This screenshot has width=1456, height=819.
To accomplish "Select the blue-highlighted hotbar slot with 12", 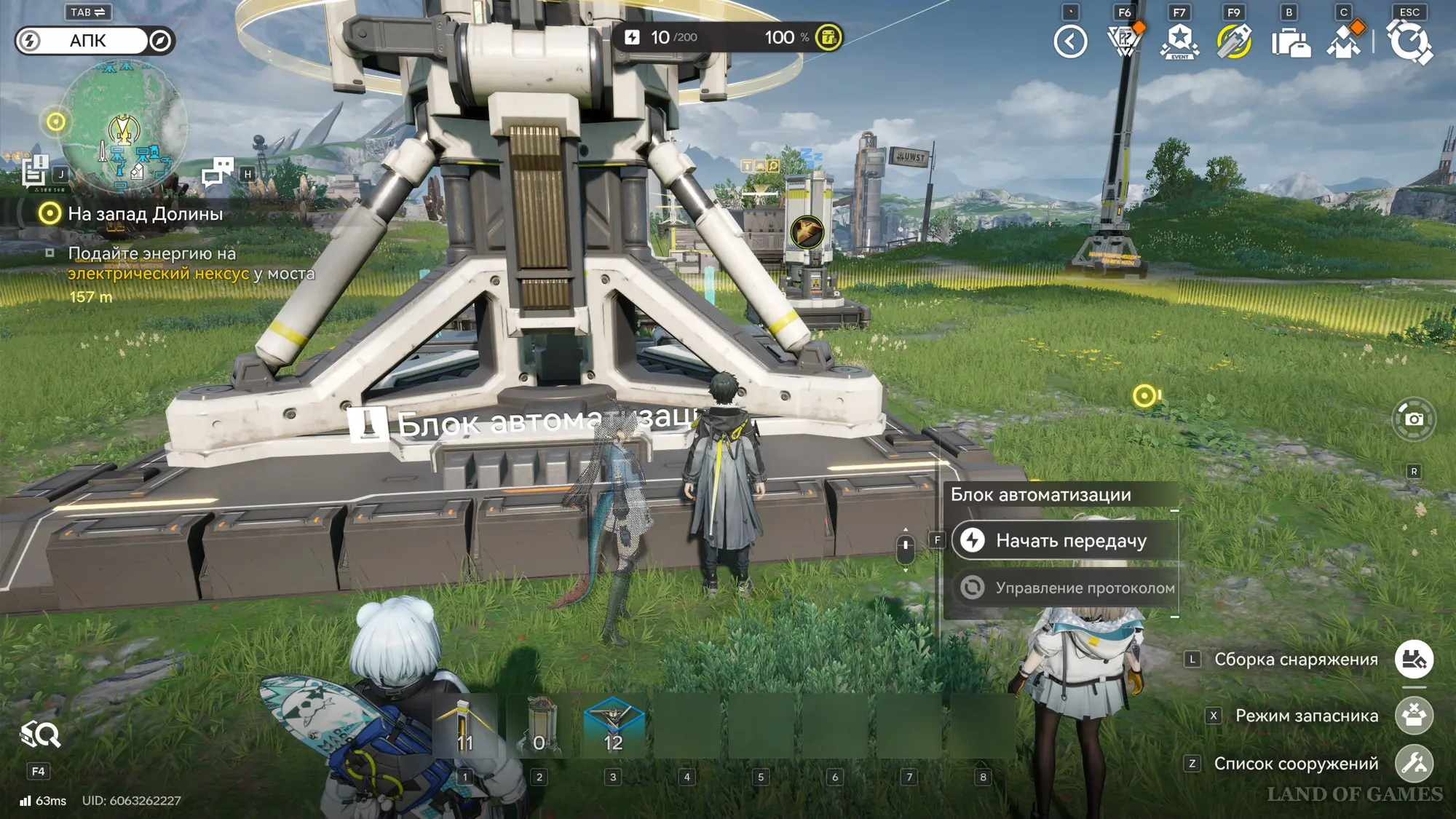I will click(613, 726).
